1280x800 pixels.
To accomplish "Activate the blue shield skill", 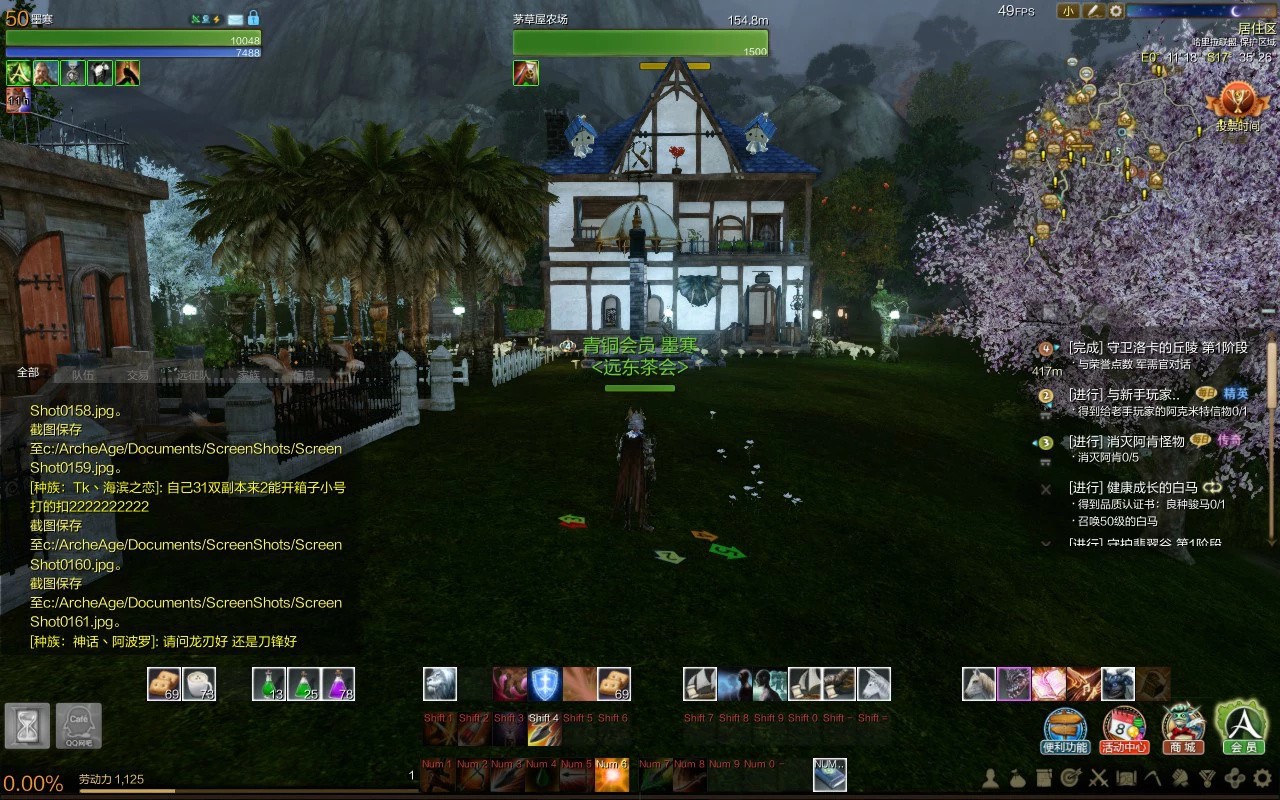I will pyautogui.click(x=543, y=684).
